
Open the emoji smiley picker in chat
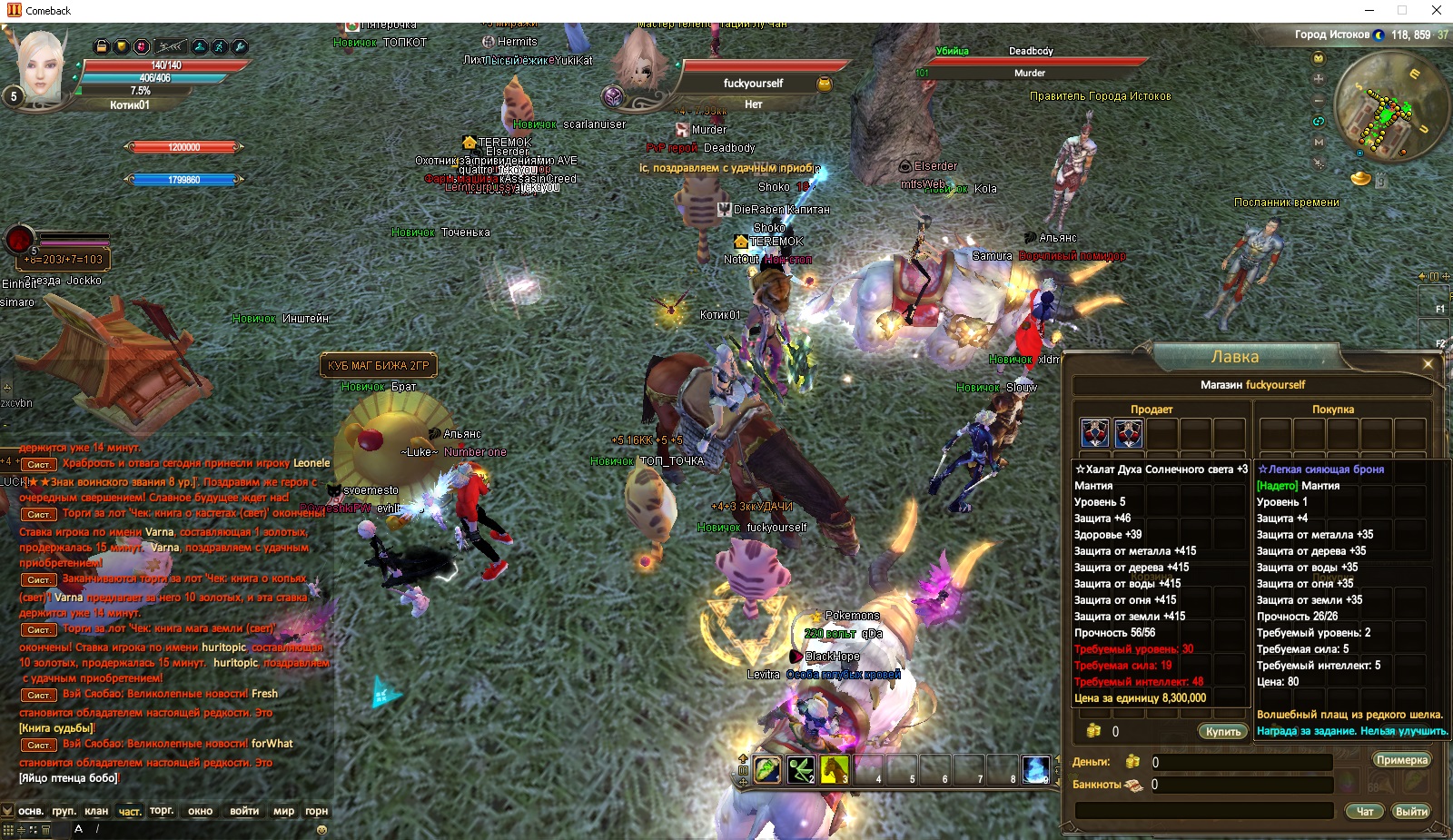pyautogui.click(x=321, y=829)
